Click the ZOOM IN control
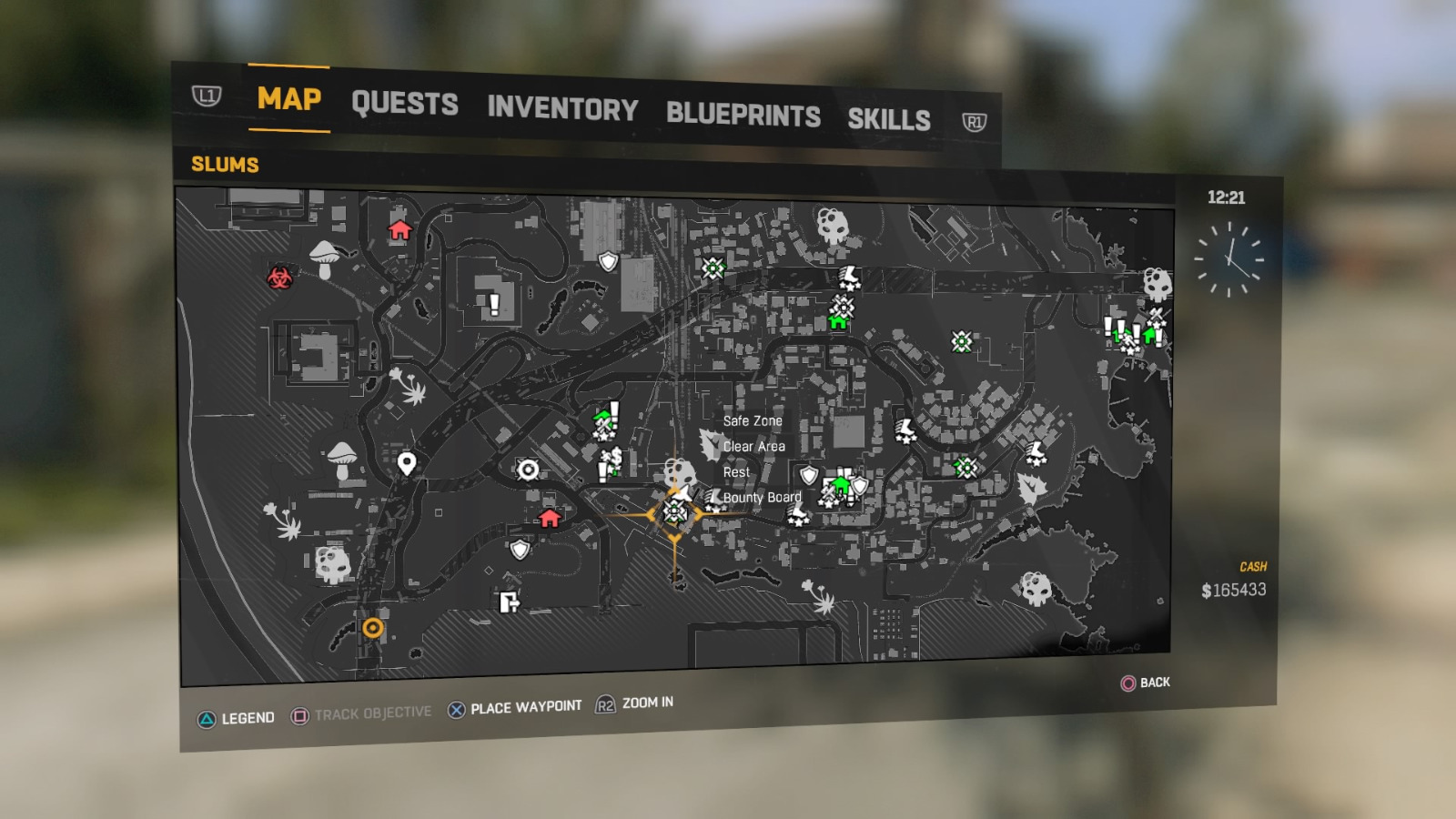This screenshot has height=819, width=1456. [x=645, y=703]
